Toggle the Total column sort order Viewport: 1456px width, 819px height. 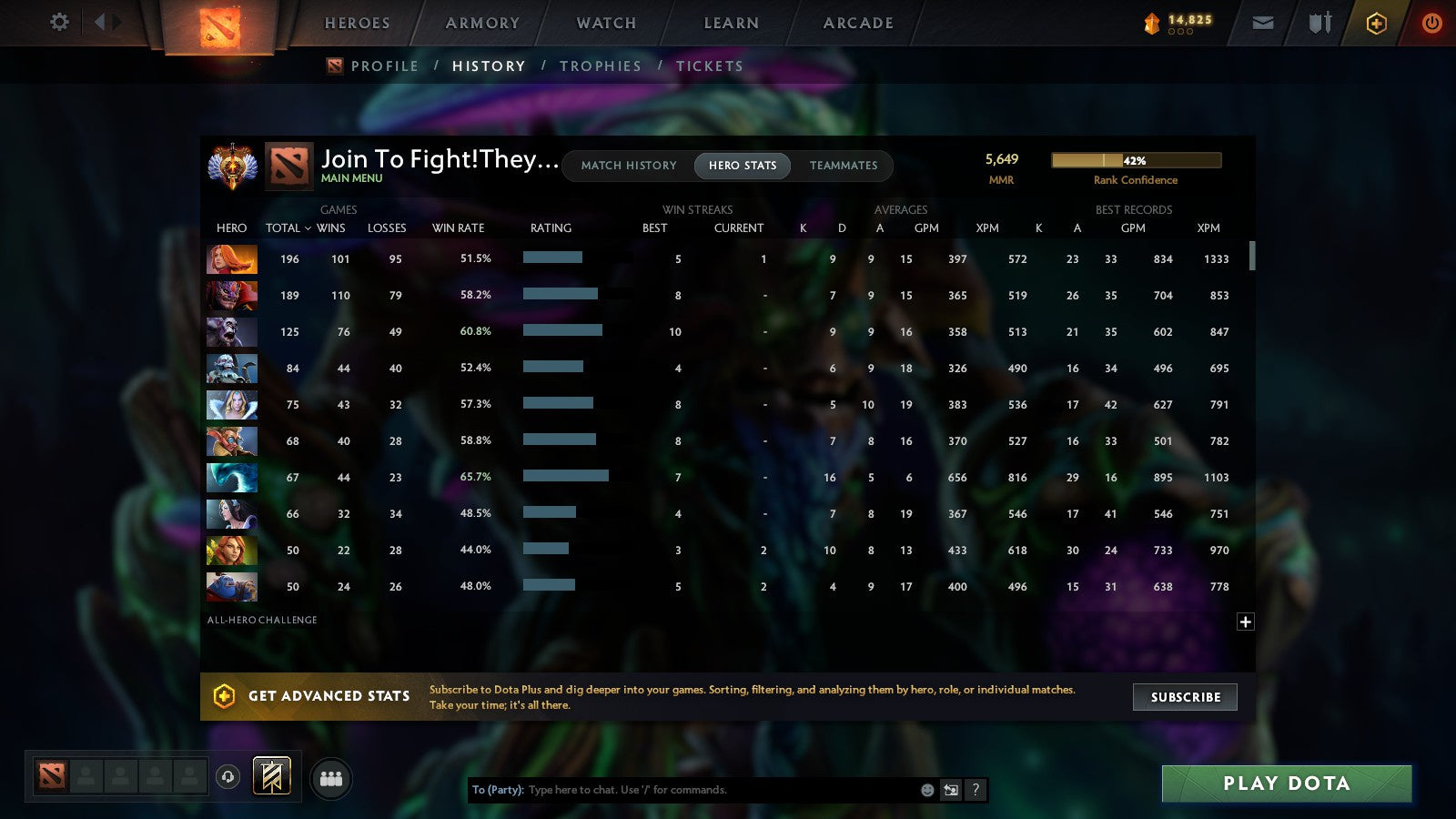(x=287, y=228)
